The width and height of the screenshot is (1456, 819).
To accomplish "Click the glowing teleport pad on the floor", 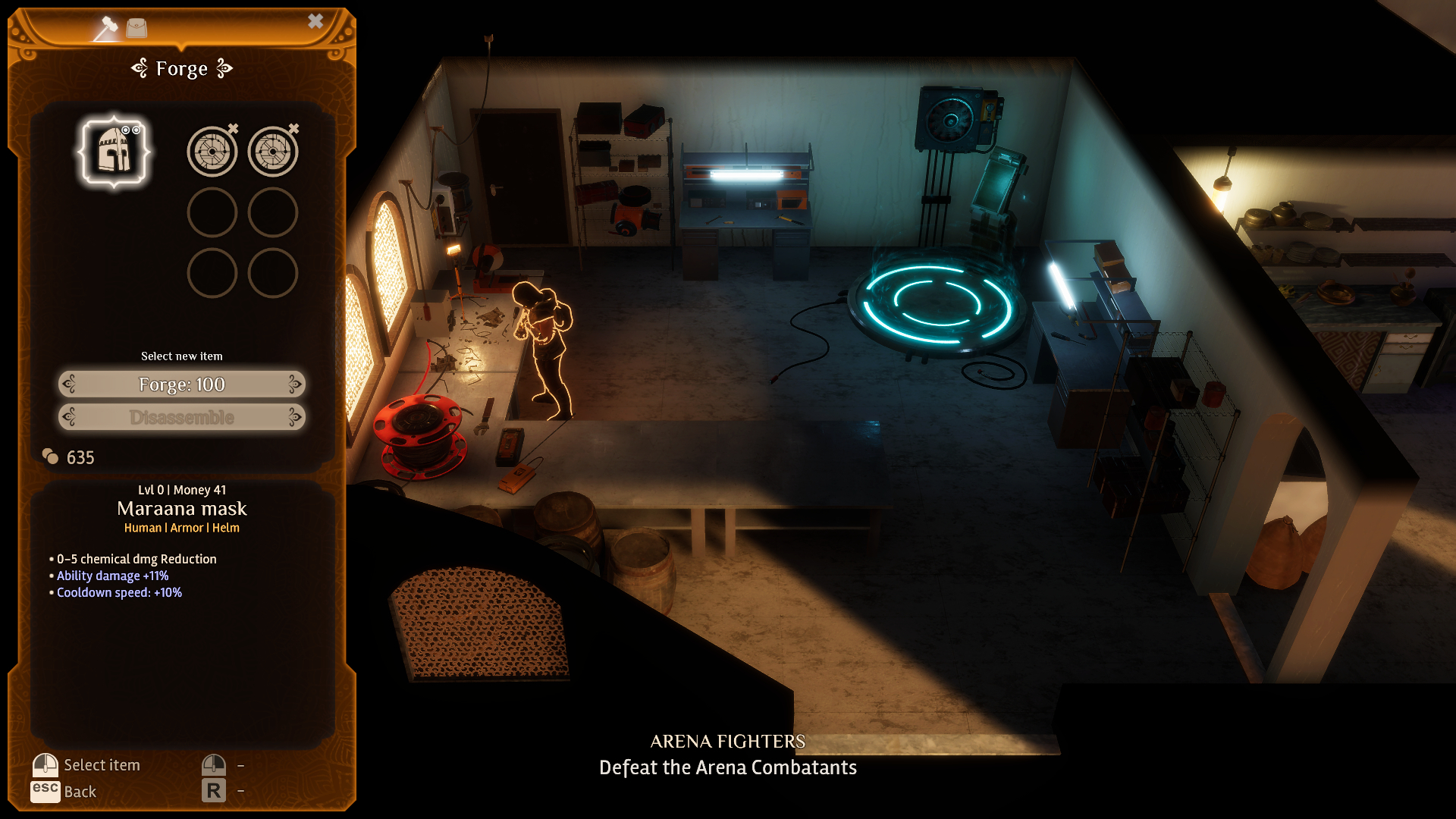I will coord(938,303).
